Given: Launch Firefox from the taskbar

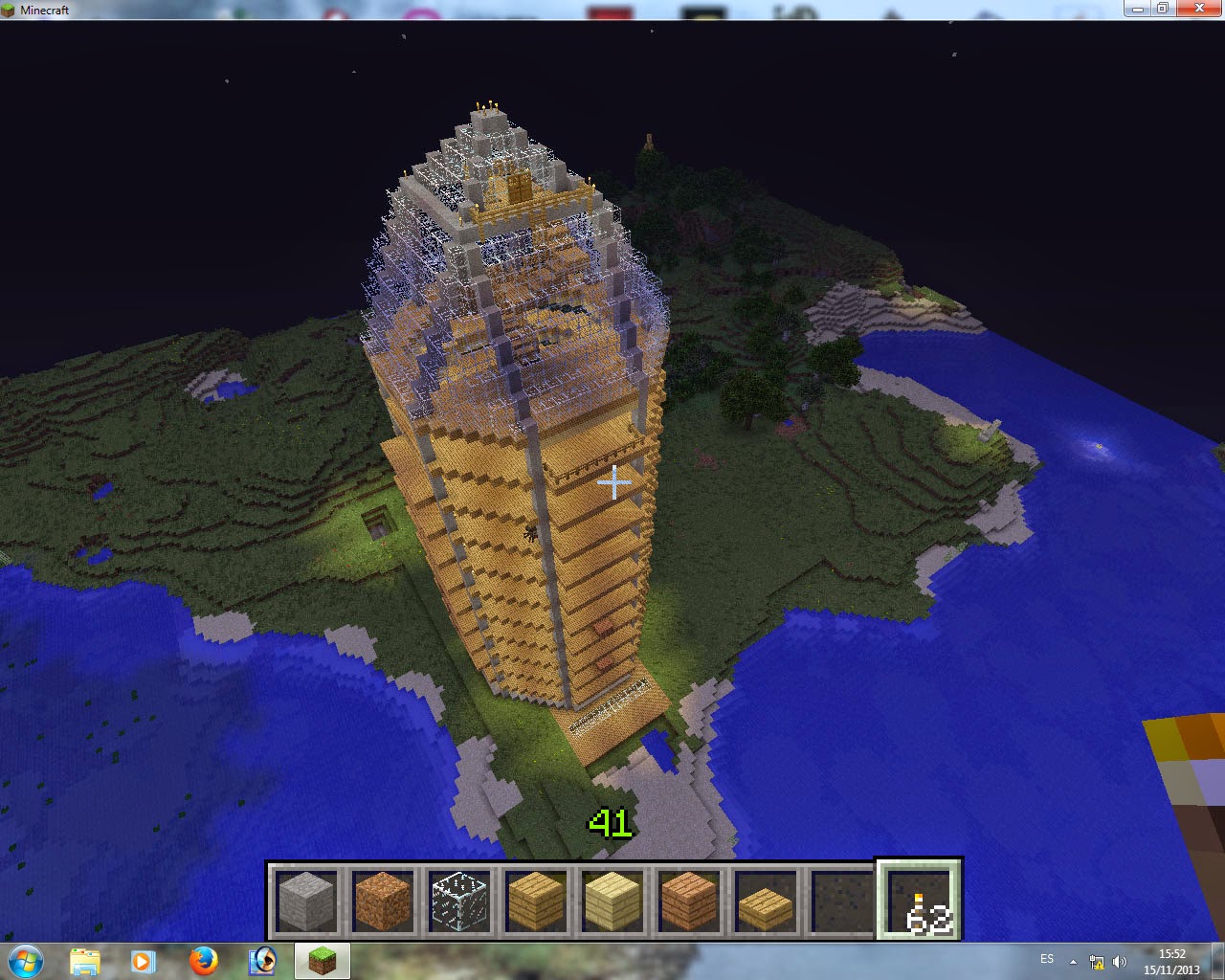Looking at the screenshot, I should pos(204,962).
